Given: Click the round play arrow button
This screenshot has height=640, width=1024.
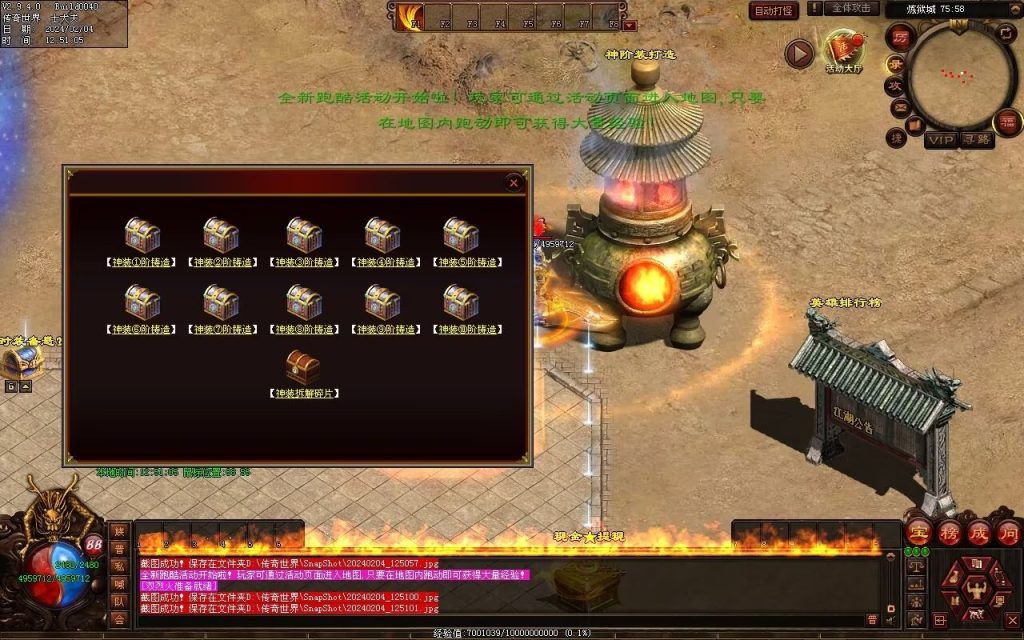Looking at the screenshot, I should tap(799, 53).
